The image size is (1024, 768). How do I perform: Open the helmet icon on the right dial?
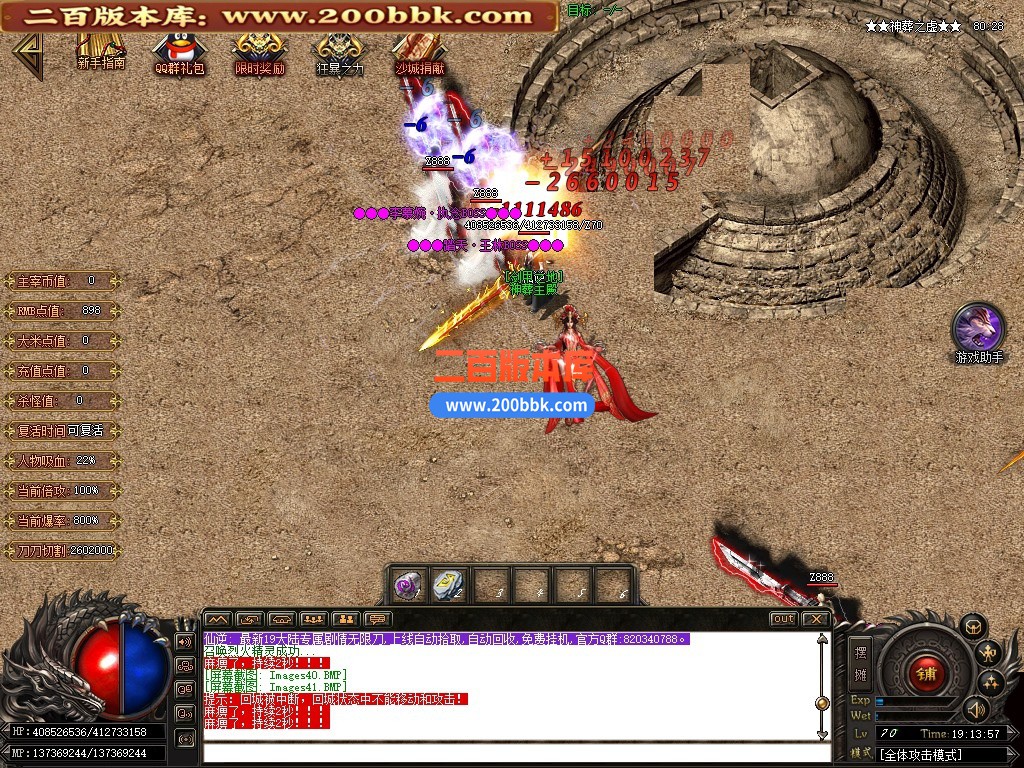pyautogui.click(x=973, y=626)
